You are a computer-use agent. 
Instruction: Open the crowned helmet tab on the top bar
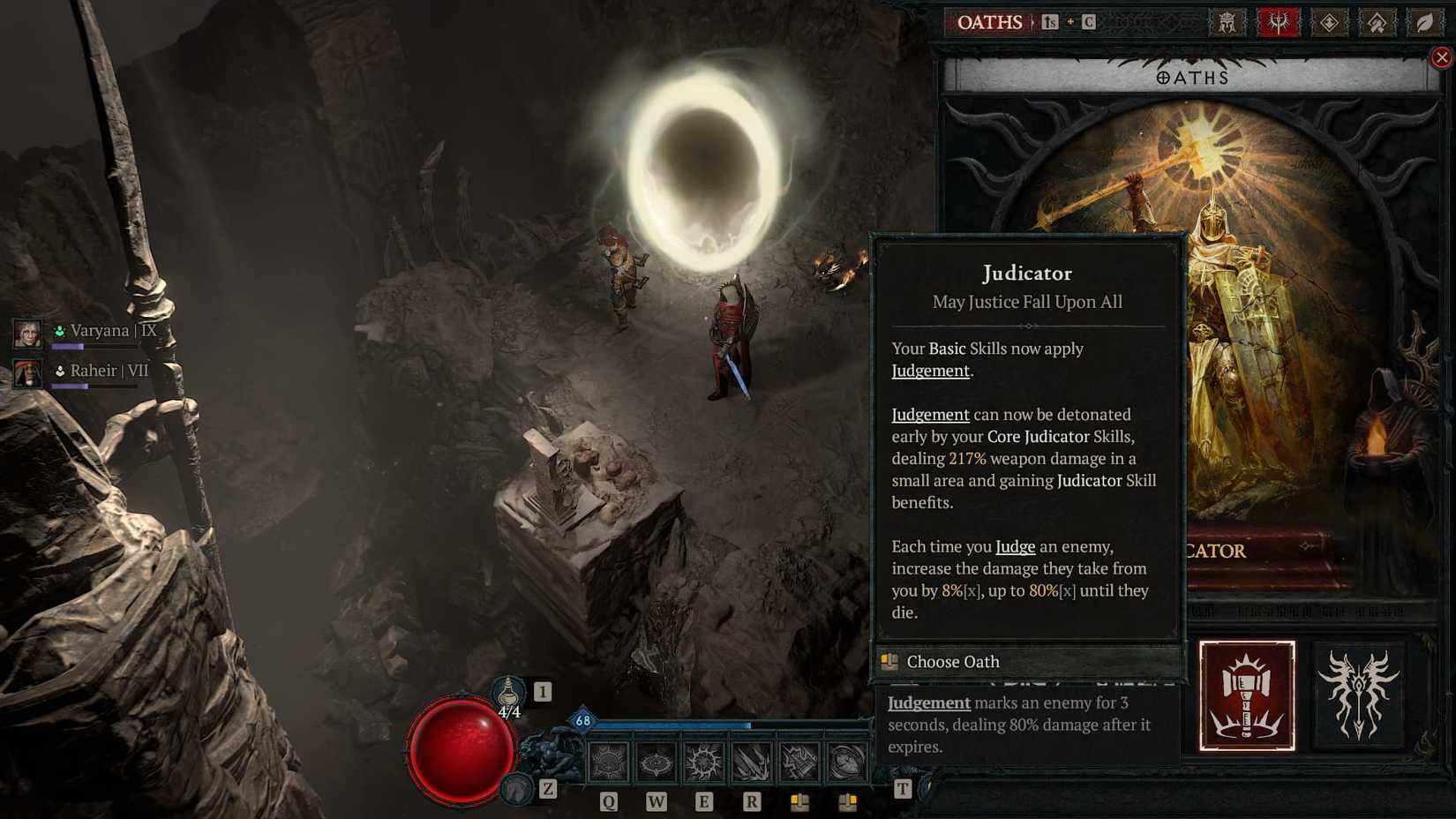1227,21
